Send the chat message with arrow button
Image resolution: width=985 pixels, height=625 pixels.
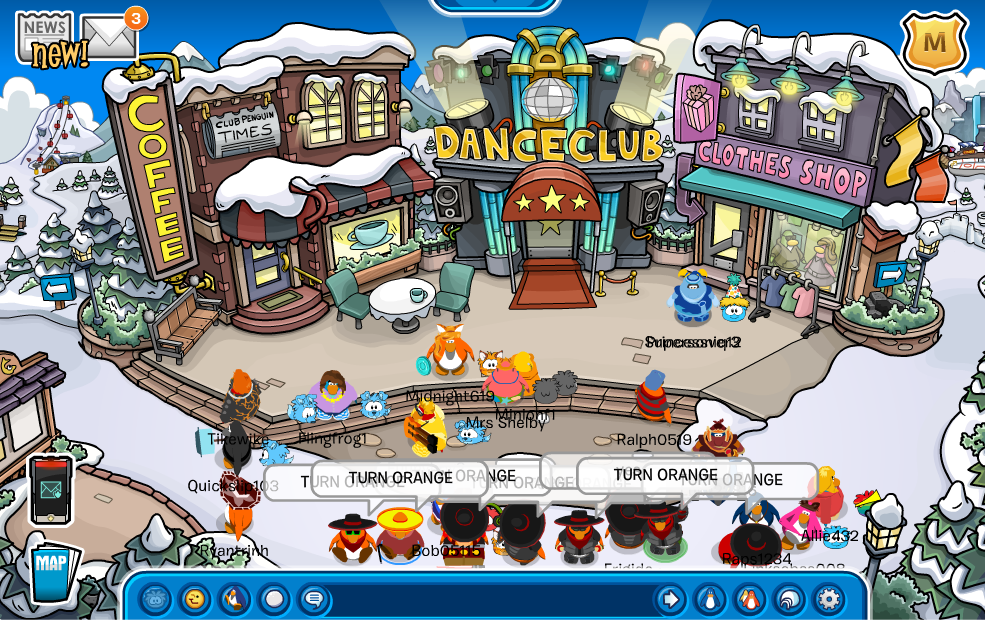coord(670,599)
